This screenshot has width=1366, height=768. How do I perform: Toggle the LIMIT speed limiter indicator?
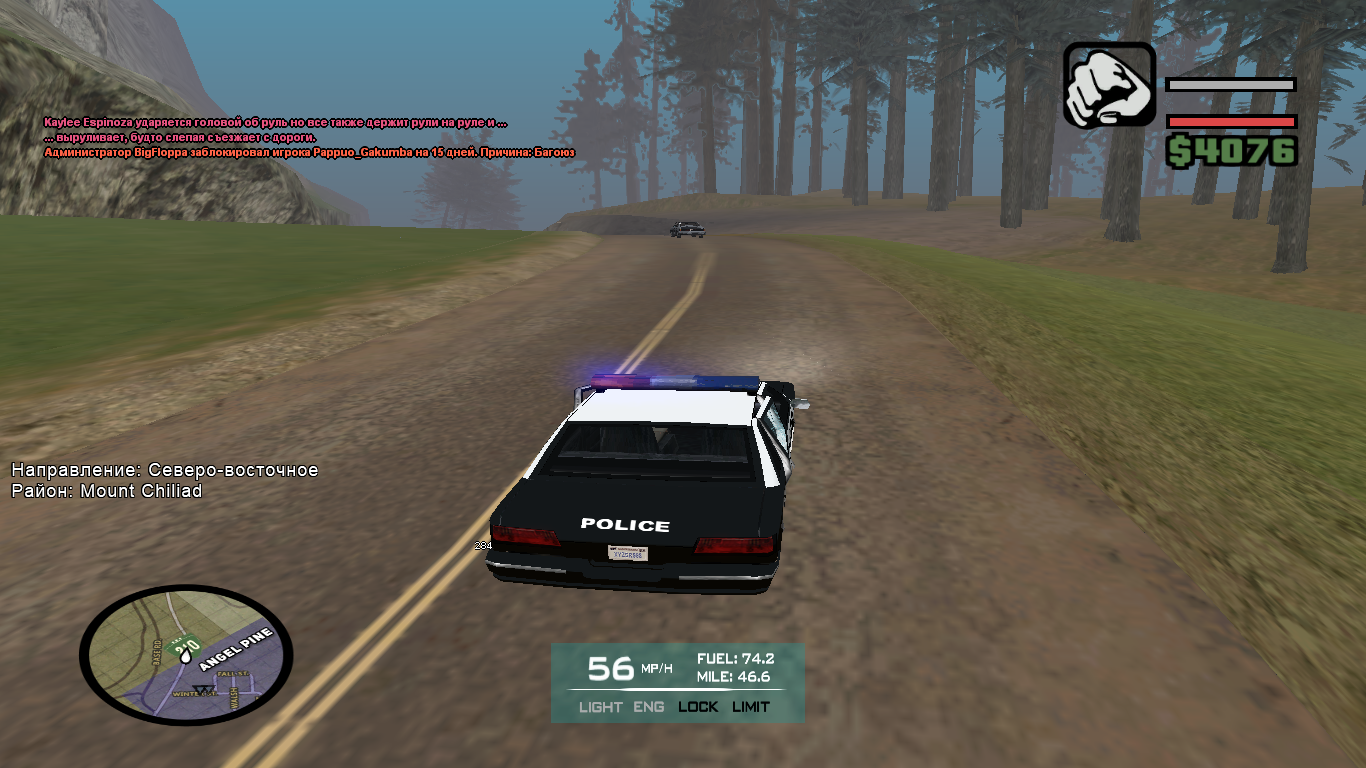pyautogui.click(x=751, y=707)
